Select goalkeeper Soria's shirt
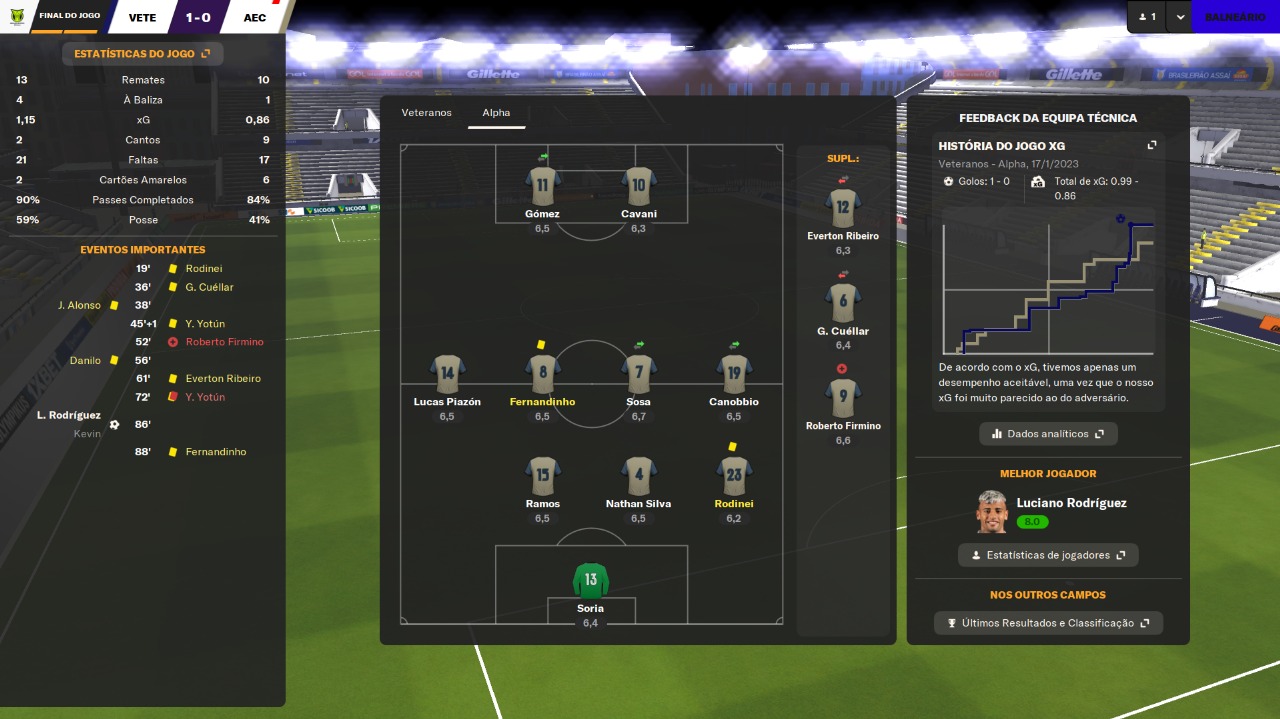Screen dimensions: 1280x719 591,582
